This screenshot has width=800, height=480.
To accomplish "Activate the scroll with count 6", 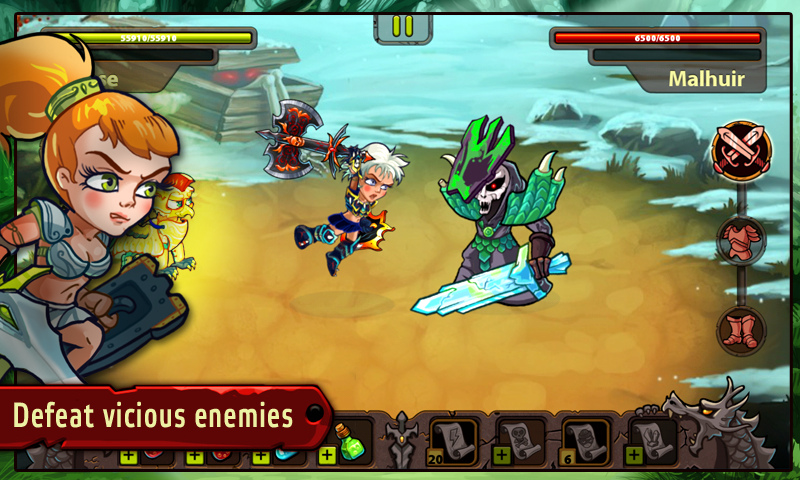I will [585, 440].
